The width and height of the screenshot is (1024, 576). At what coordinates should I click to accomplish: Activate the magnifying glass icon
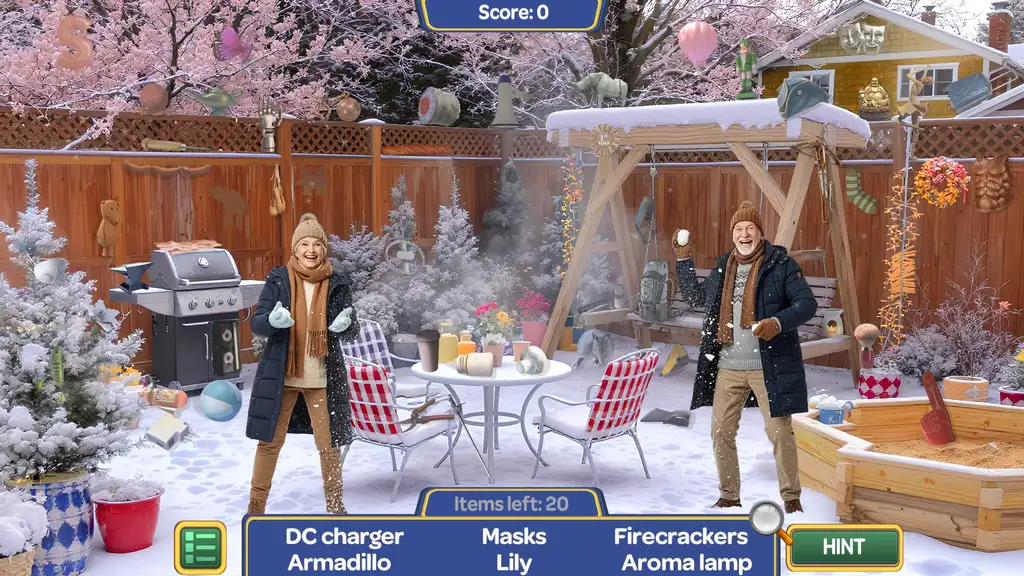[x=768, y=518]
